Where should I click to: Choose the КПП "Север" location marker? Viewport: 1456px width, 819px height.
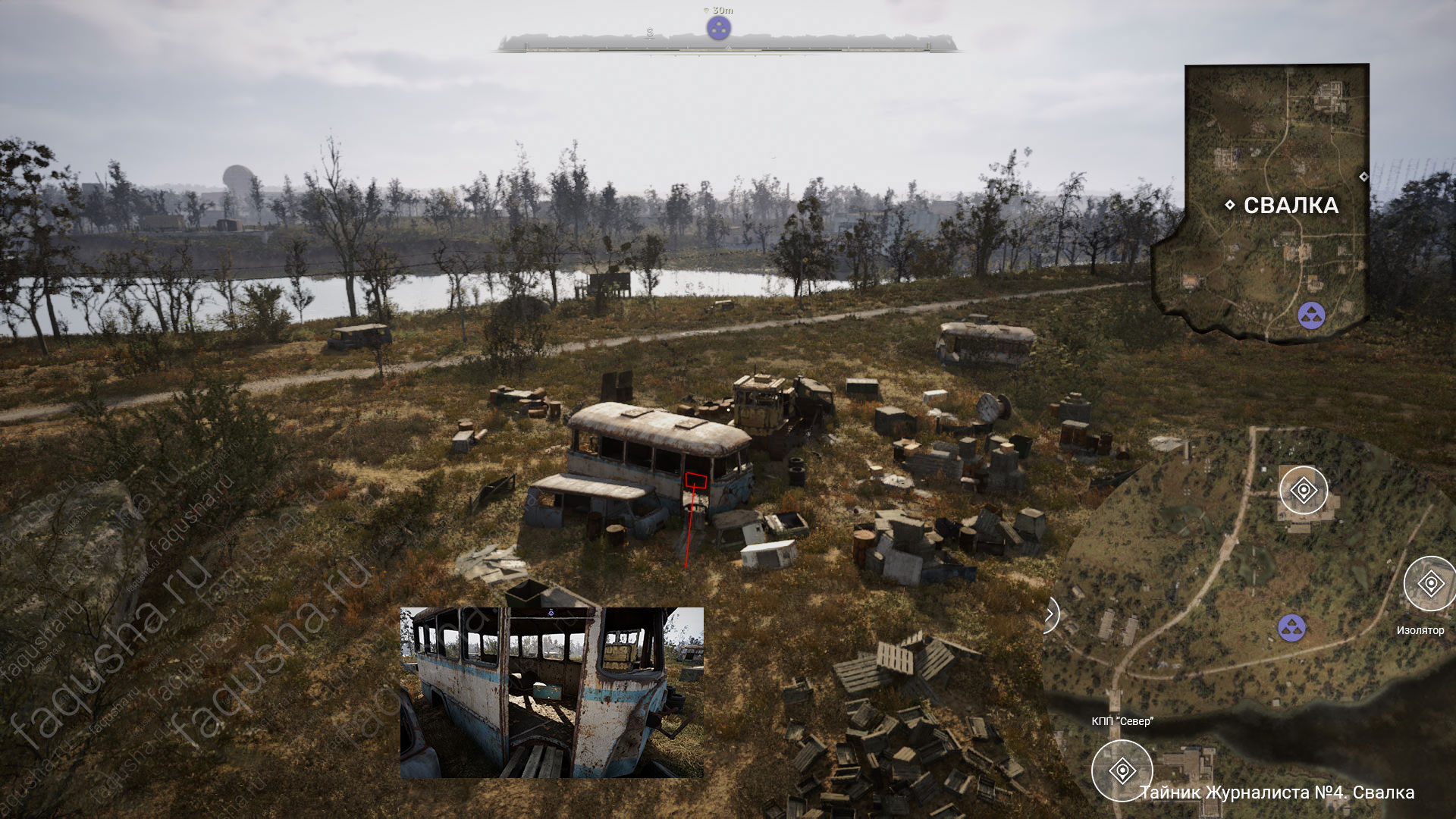[1122, 770]
